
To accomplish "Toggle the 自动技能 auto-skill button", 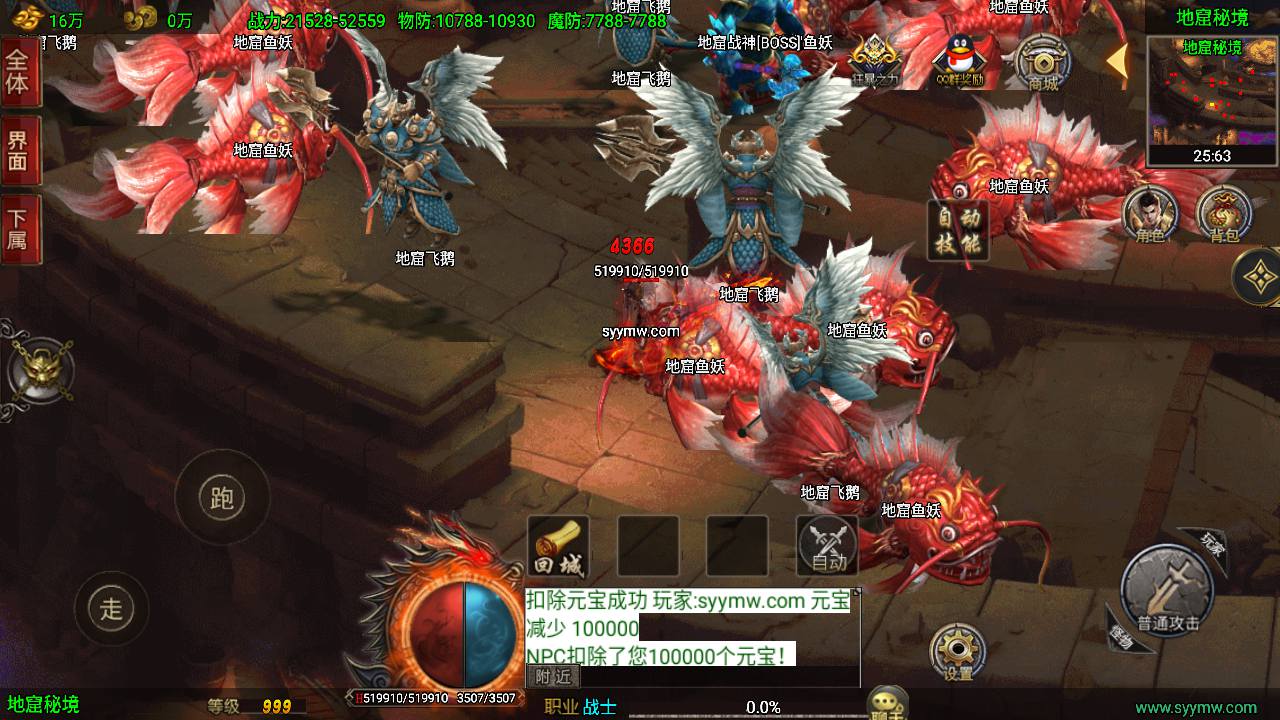I will 958,230.
